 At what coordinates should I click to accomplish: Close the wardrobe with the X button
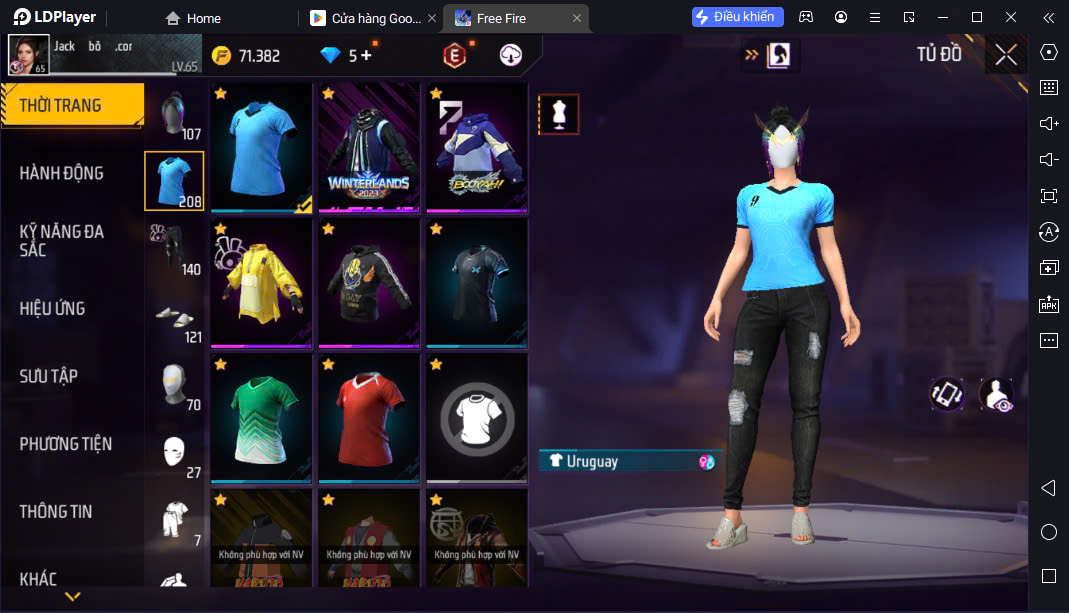[x=1006, y=55]
